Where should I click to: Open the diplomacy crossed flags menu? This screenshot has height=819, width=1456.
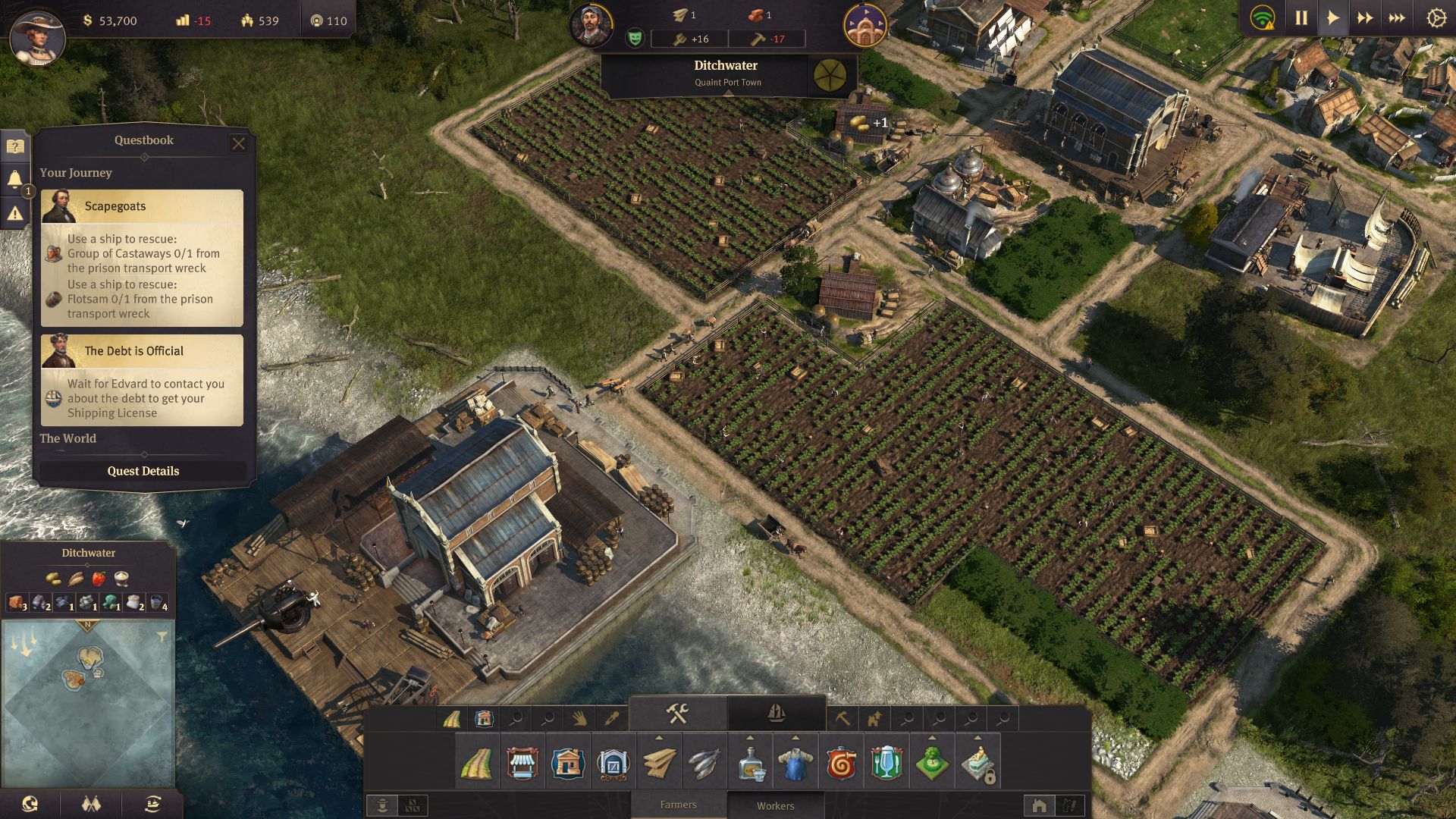91,804
